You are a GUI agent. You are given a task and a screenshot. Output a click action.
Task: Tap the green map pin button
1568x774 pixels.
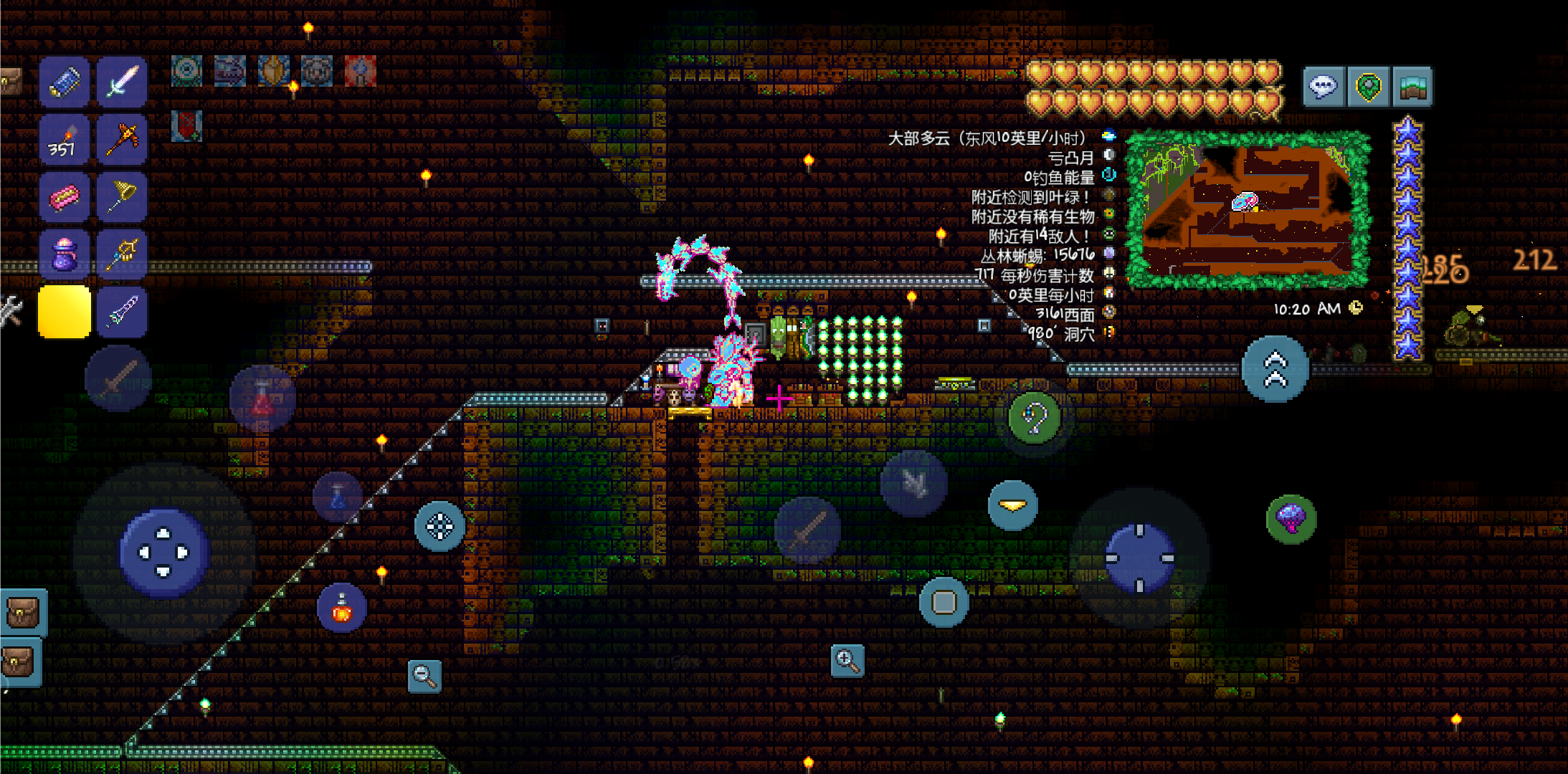pyautogui.click(x=1368, y=87)
